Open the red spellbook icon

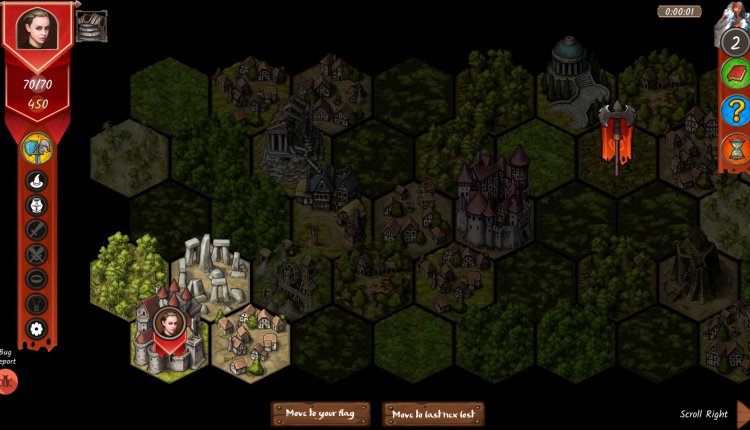(735, 72)
